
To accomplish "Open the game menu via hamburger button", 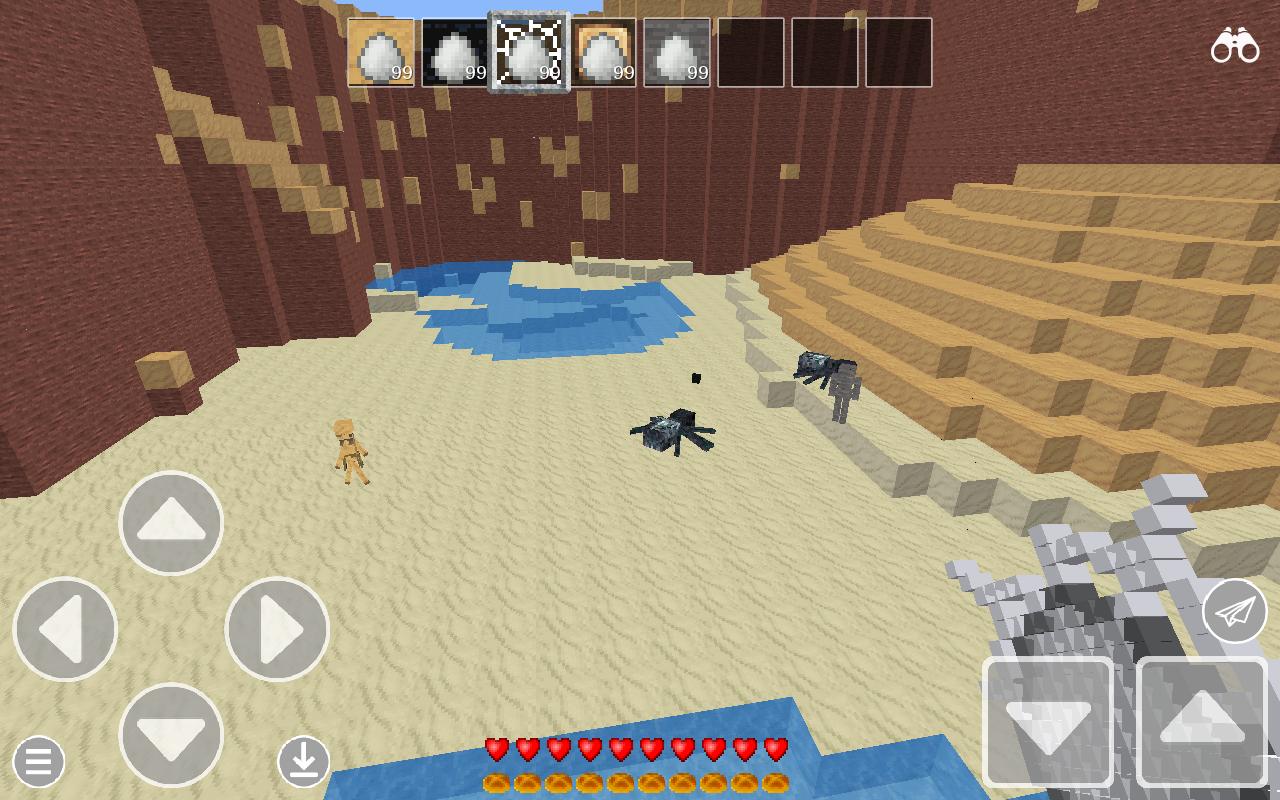I will click(36, 762).
